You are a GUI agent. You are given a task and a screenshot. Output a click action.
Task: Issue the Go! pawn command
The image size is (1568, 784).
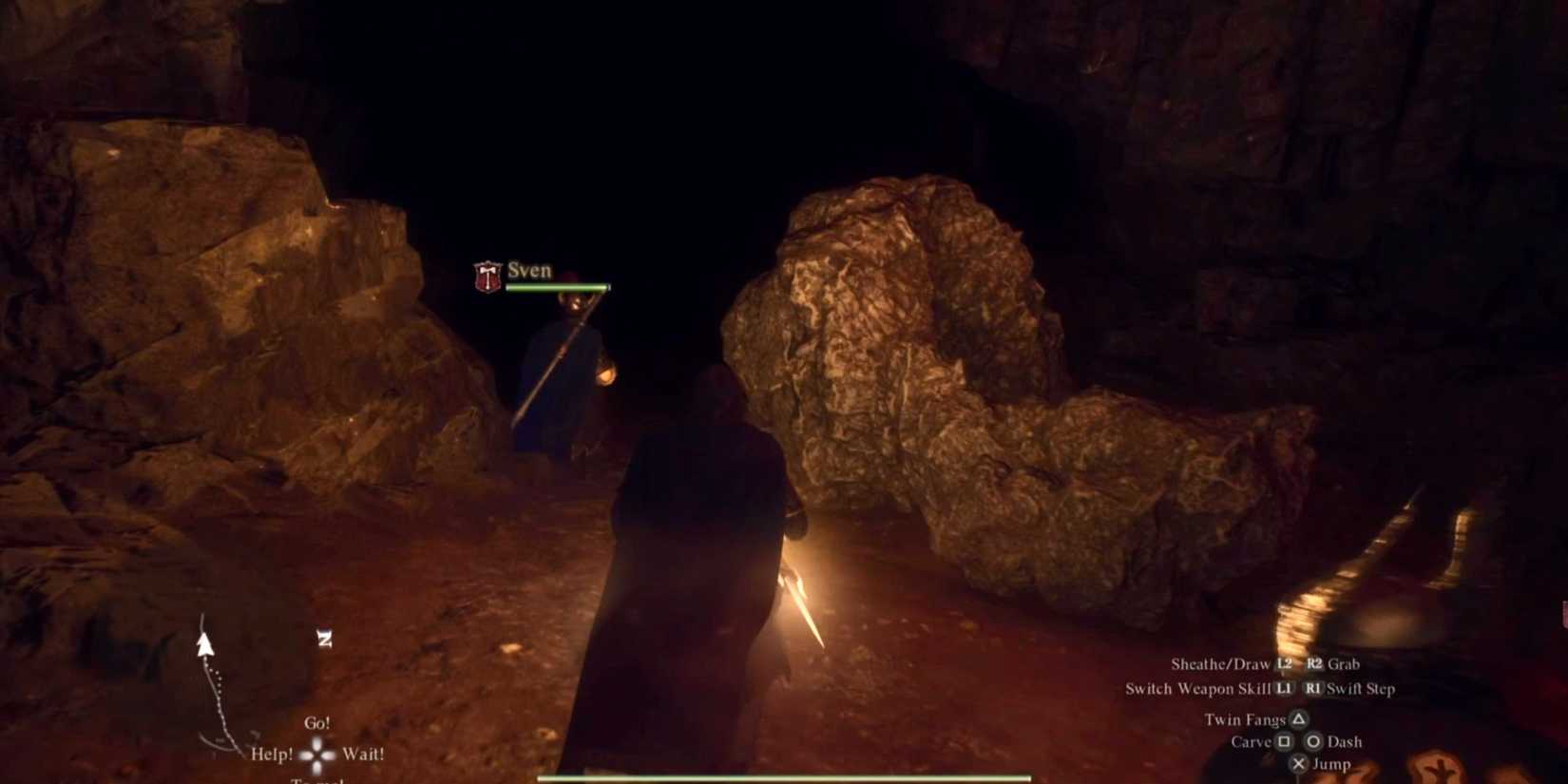point(318,723)
